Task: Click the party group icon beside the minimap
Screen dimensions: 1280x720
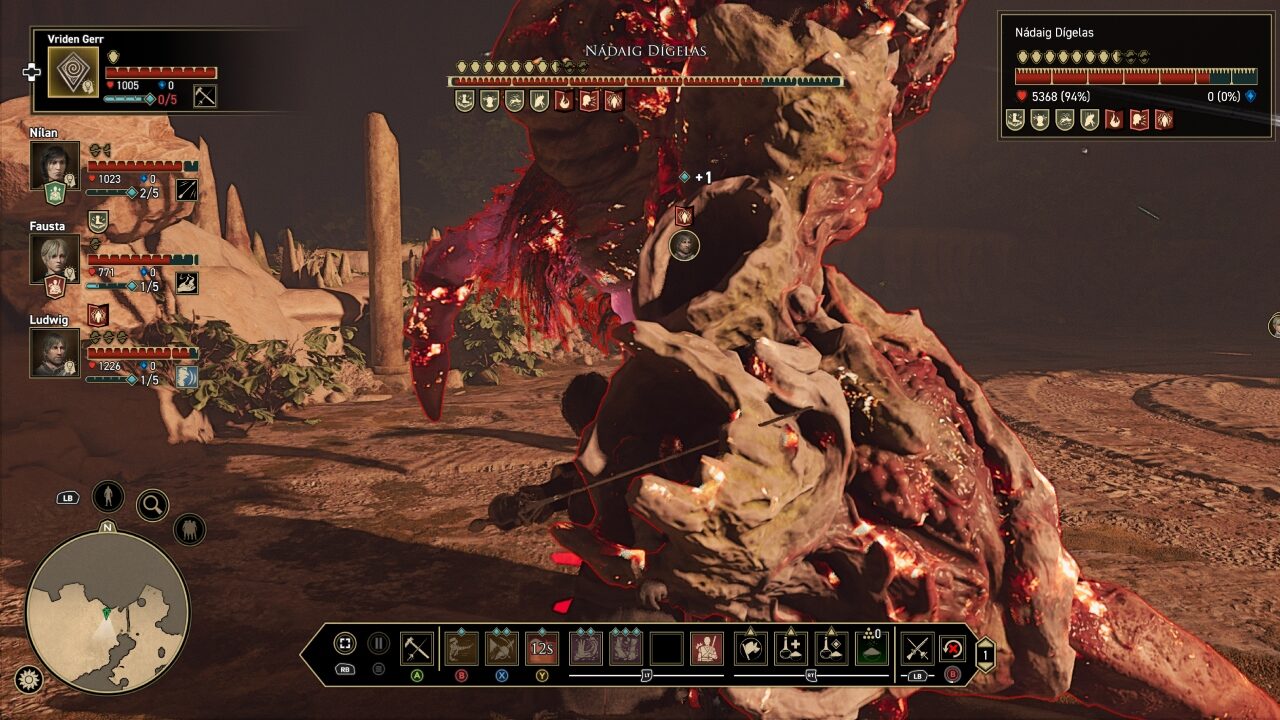Action: pyautogui.click(x=190, y=529)
